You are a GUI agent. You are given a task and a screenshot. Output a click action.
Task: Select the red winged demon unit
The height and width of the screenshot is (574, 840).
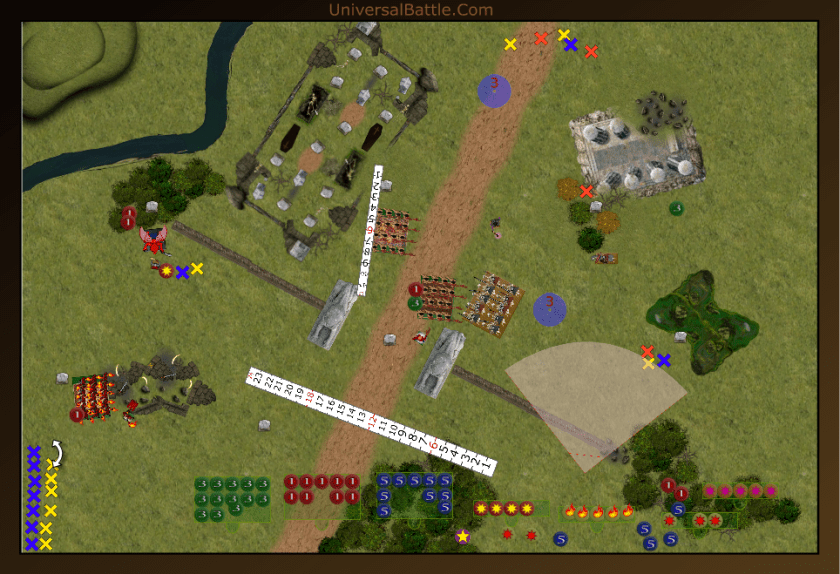[154, 240]
